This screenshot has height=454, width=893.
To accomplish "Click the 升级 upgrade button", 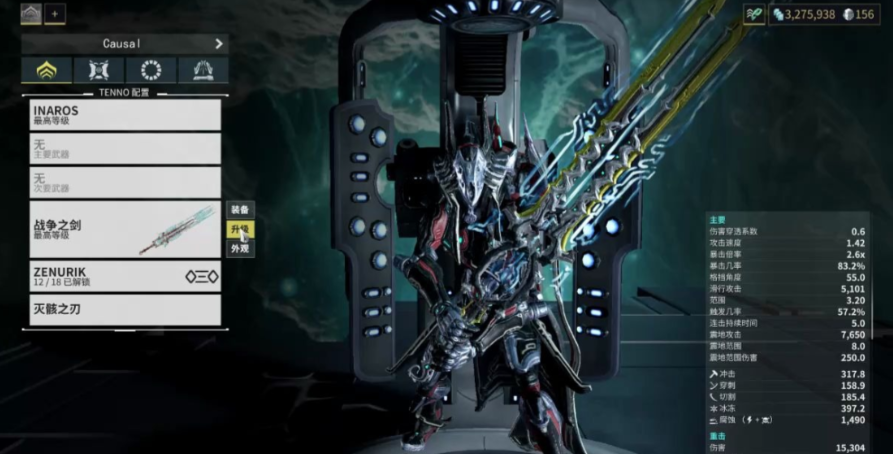I will pos(240,229).
